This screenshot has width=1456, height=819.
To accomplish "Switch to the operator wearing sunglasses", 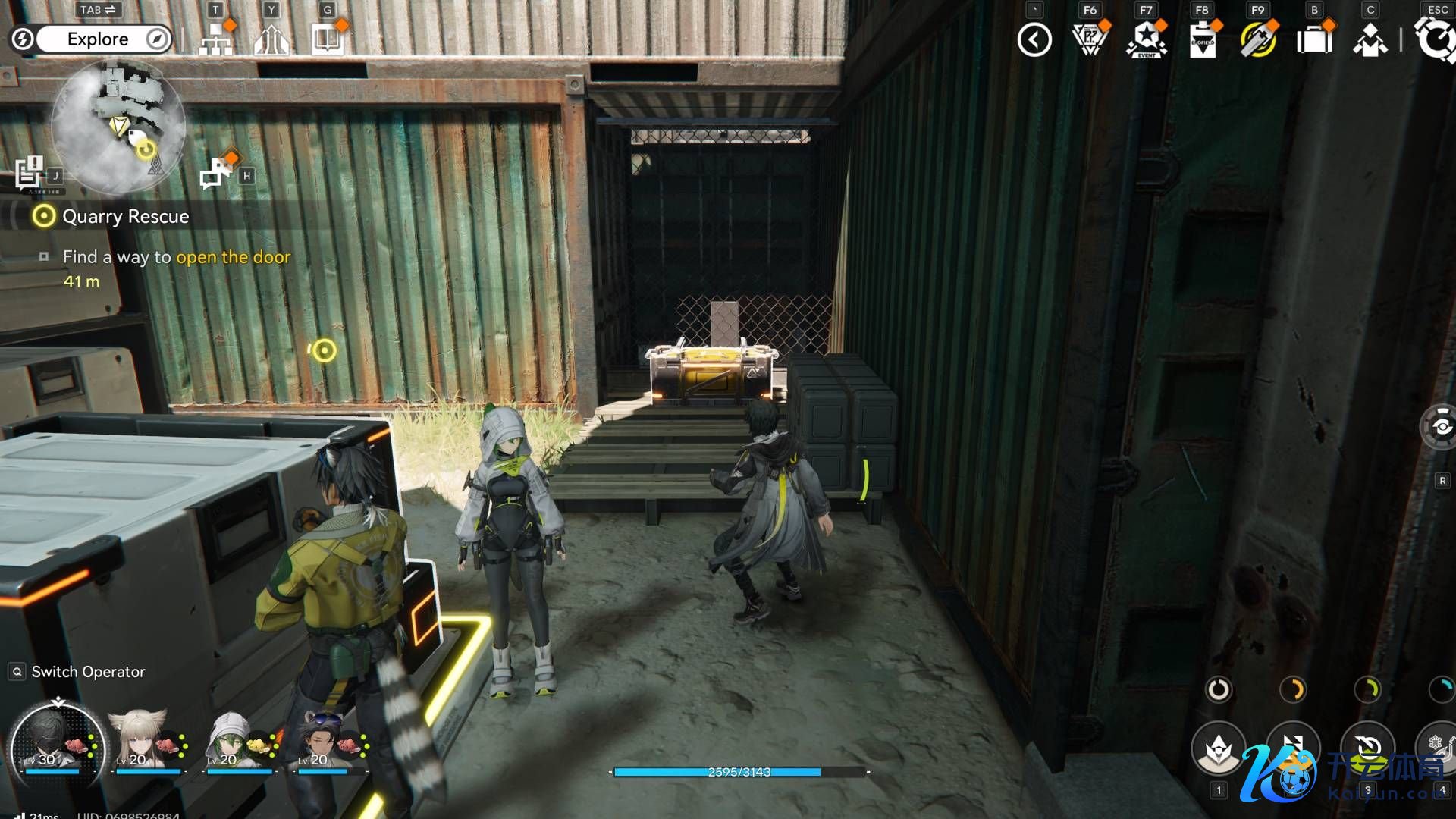I will point(322,739).
